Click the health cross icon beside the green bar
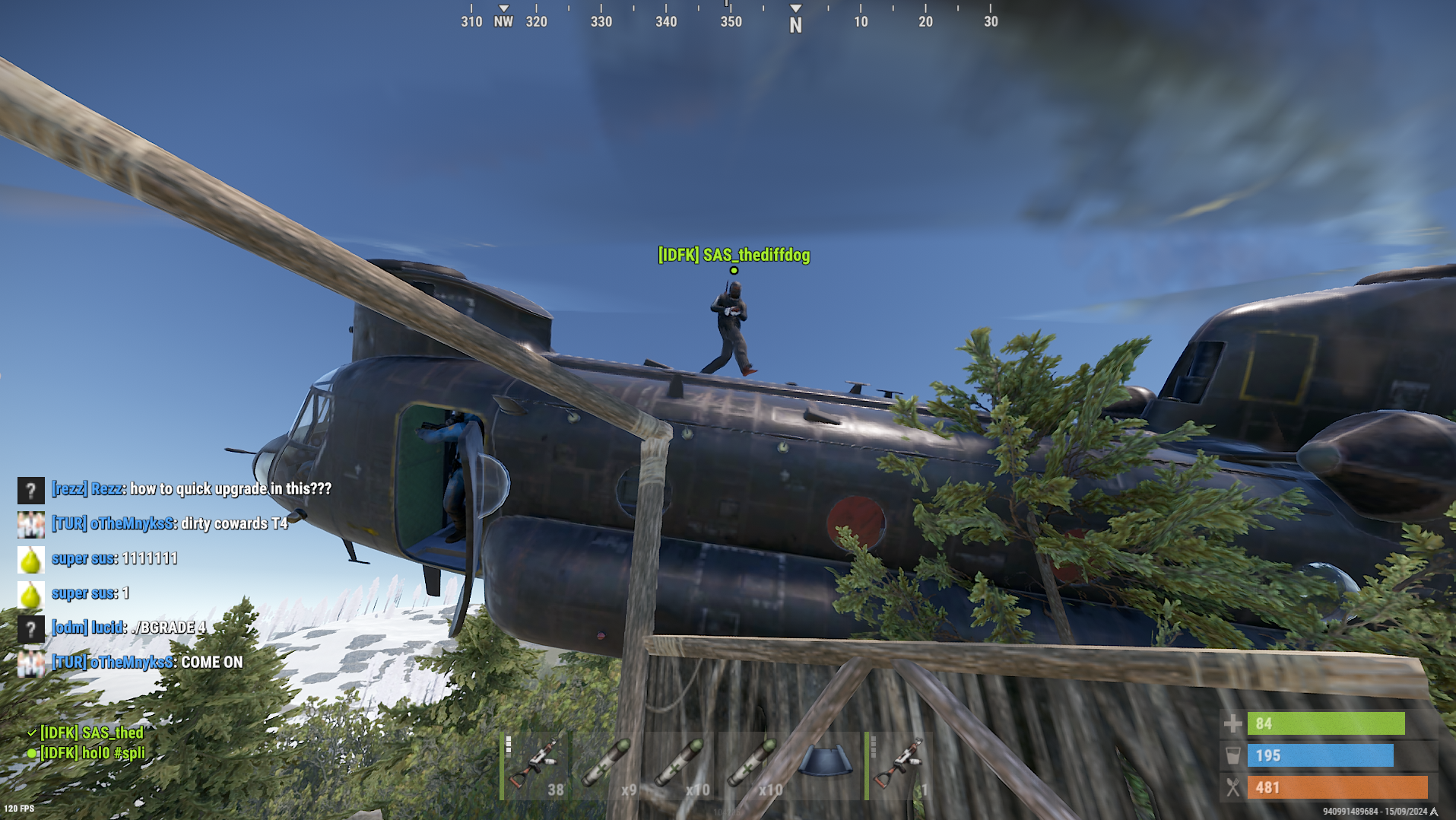Viewport: 1456px width, 820px height. 1232,723
